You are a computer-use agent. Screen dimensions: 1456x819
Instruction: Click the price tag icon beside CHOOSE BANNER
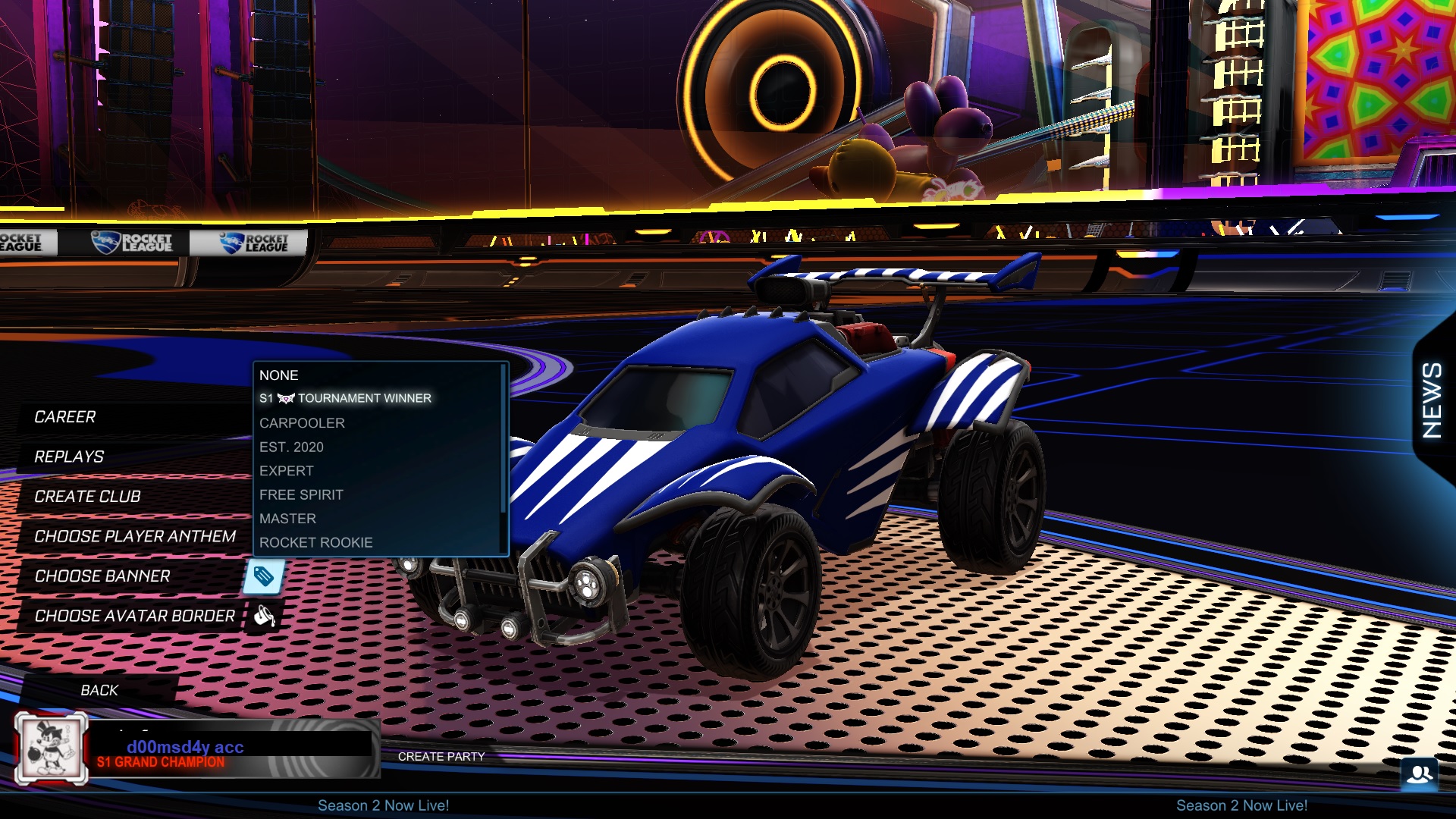(x=265, y=577)
